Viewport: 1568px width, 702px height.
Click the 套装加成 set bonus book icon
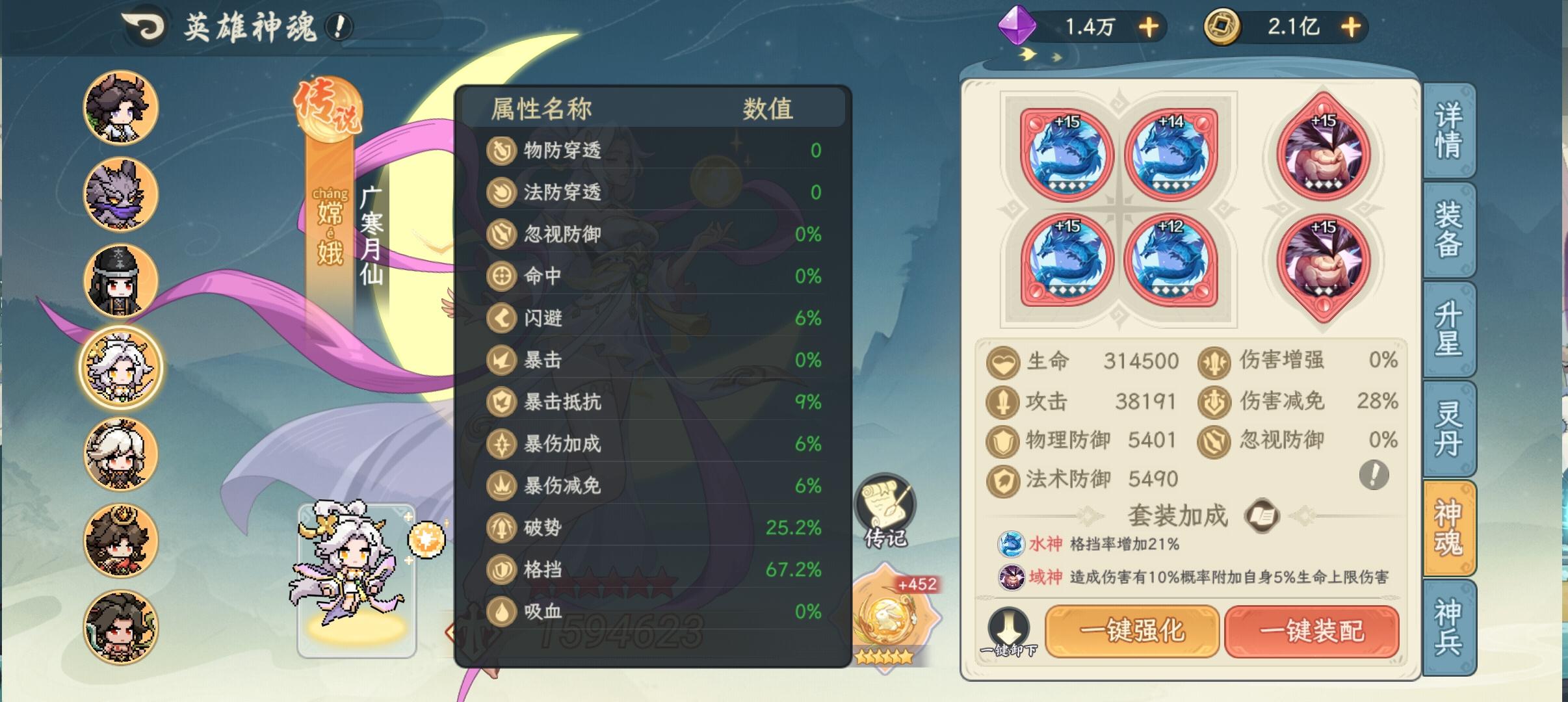(x=1260, y=517)
